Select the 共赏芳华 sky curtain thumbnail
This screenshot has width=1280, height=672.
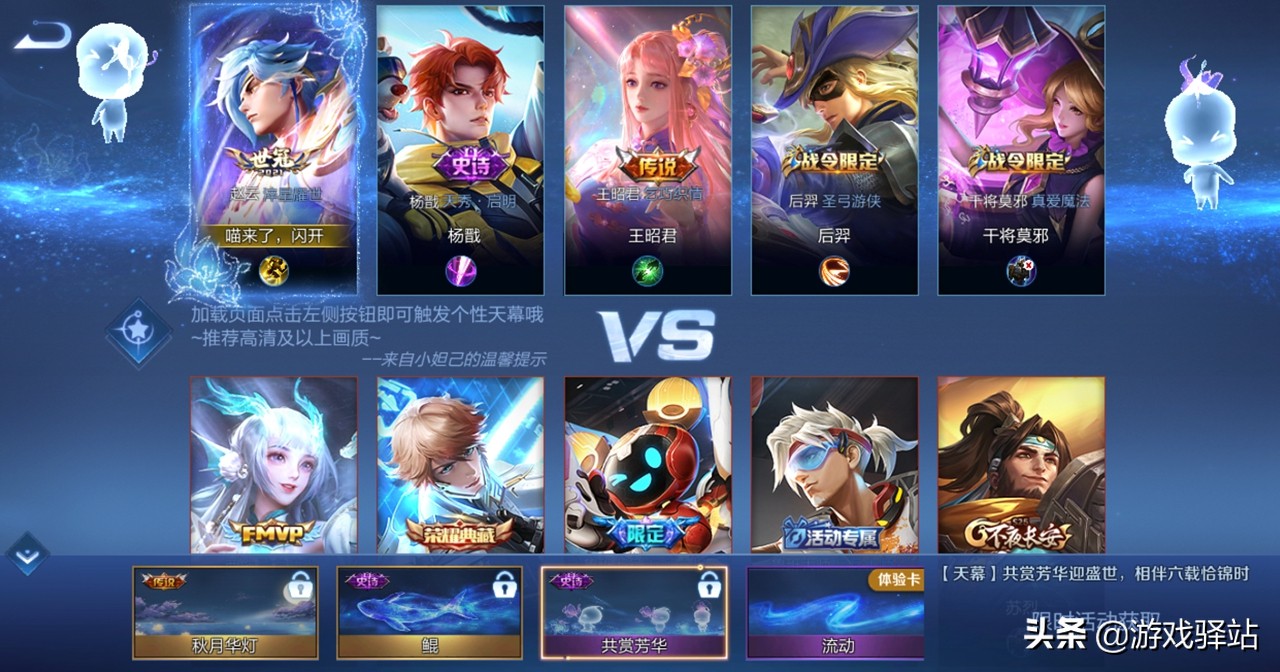[x=634, y=613]
